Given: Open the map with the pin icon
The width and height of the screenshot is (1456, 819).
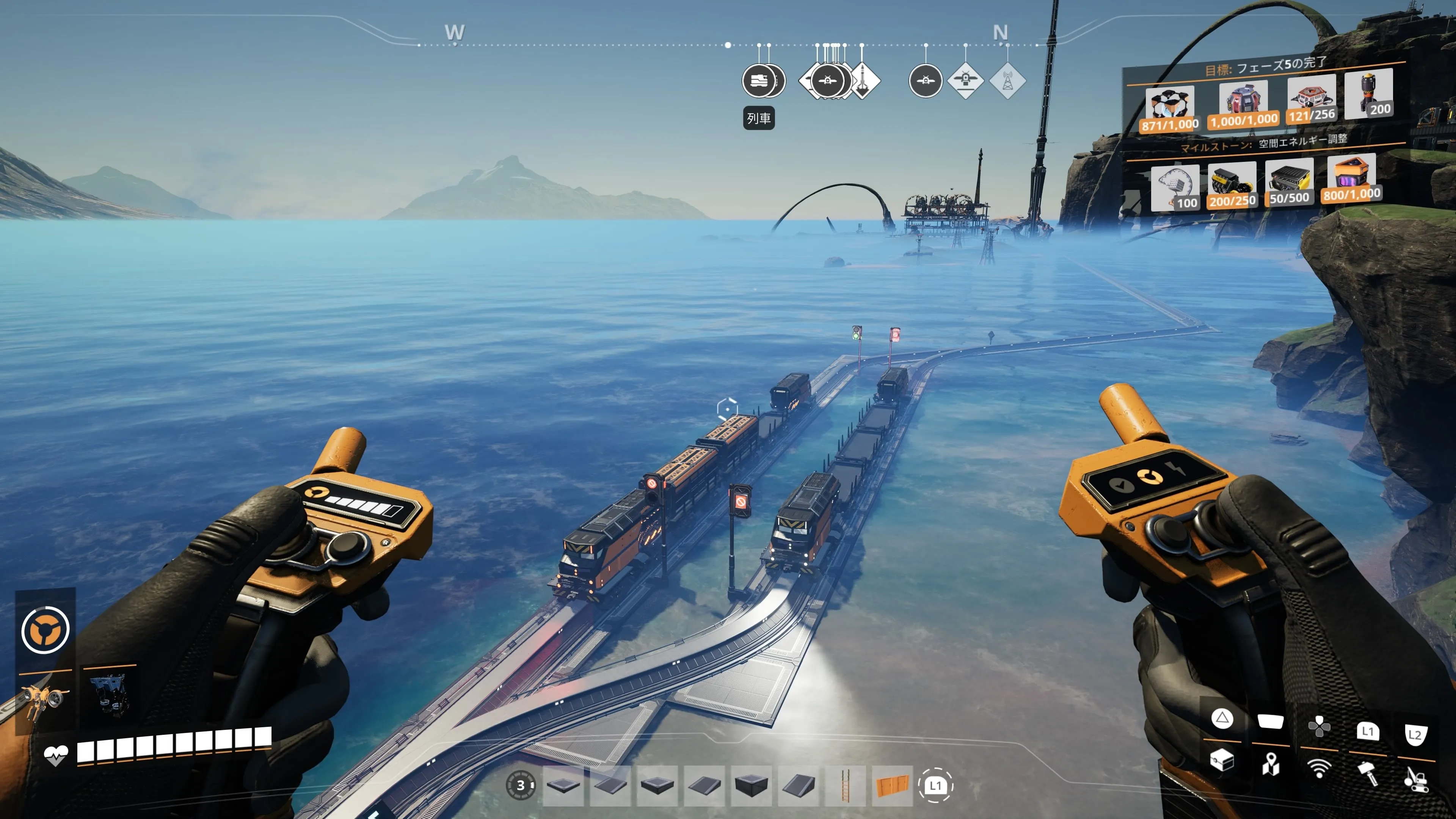Looking at the screenshot, I should [1270, 764].
